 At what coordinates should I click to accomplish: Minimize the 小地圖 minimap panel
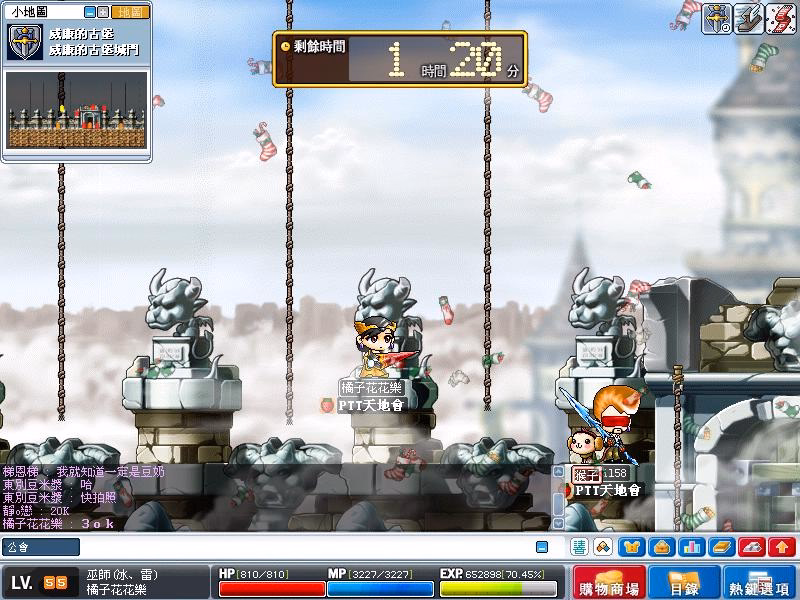tap(89, 12)
